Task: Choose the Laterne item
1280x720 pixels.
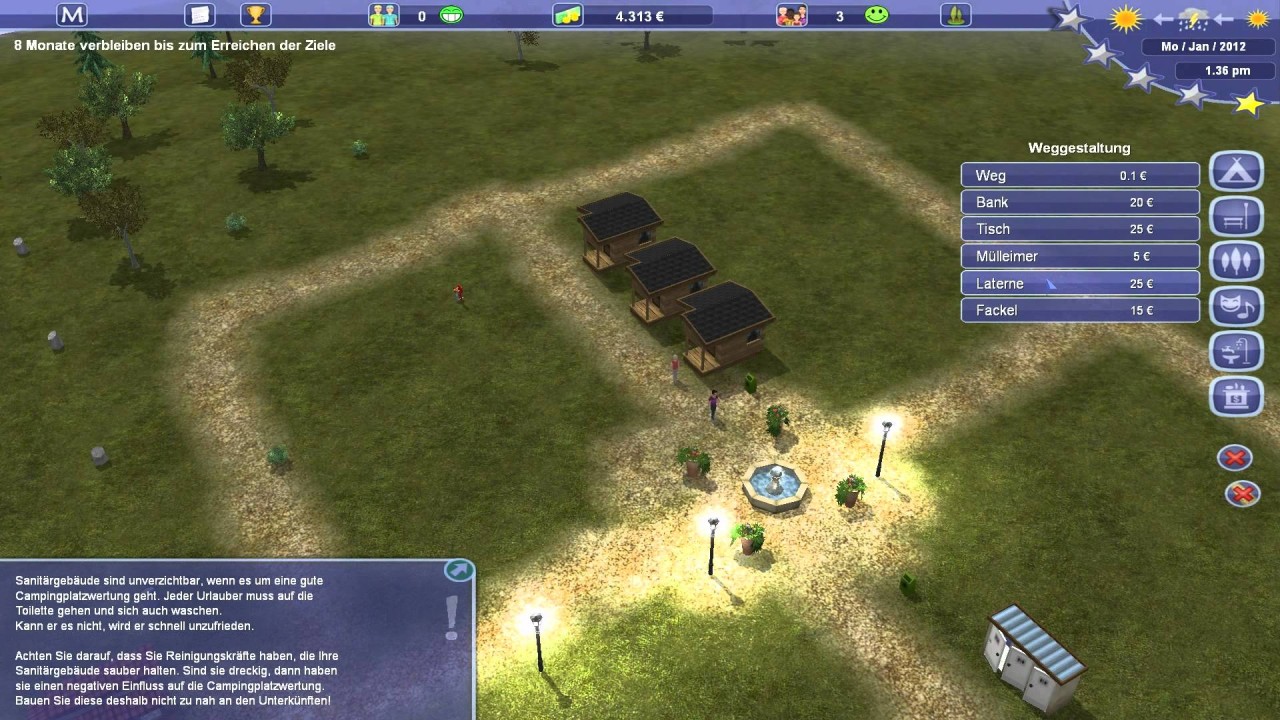Action: [1080, 284]
